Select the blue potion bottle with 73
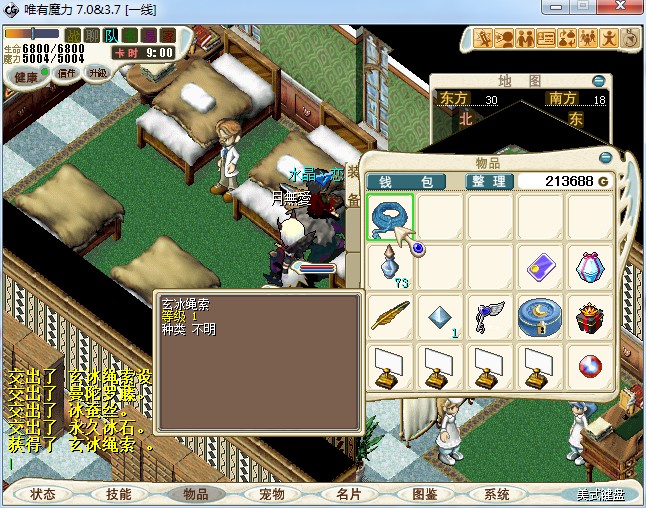Image resolution: width=646 pixels, height=508 pixels. click(391, 267)
